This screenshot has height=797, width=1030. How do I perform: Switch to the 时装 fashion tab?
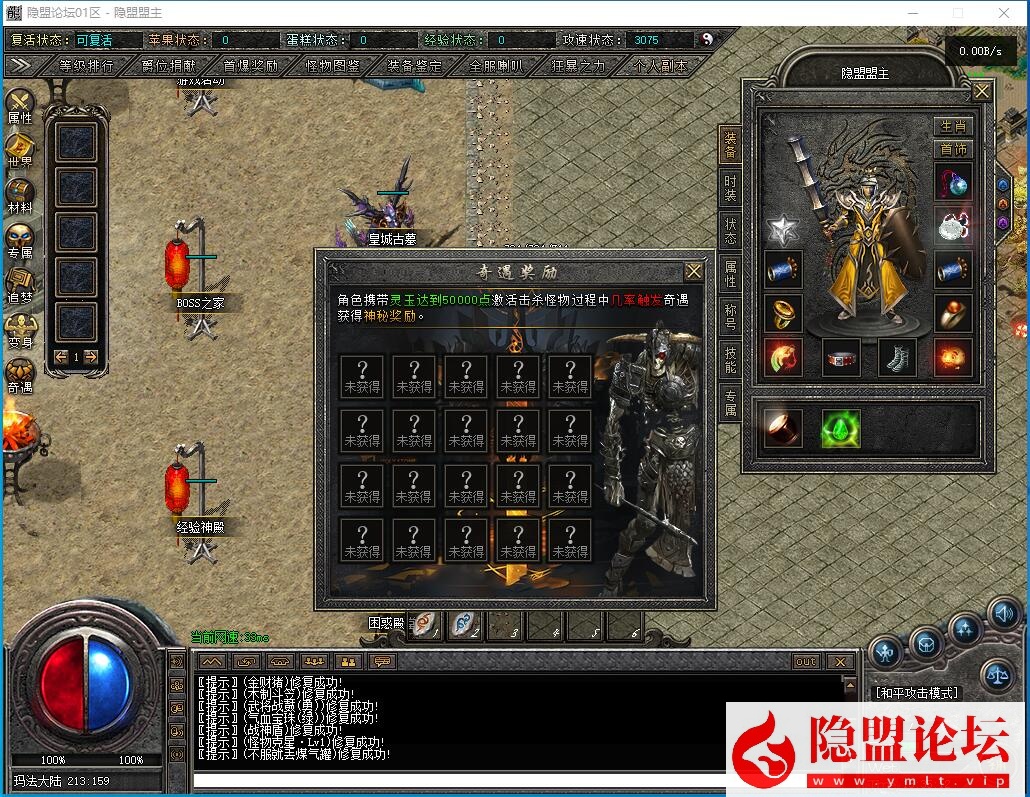pos(730,189)
